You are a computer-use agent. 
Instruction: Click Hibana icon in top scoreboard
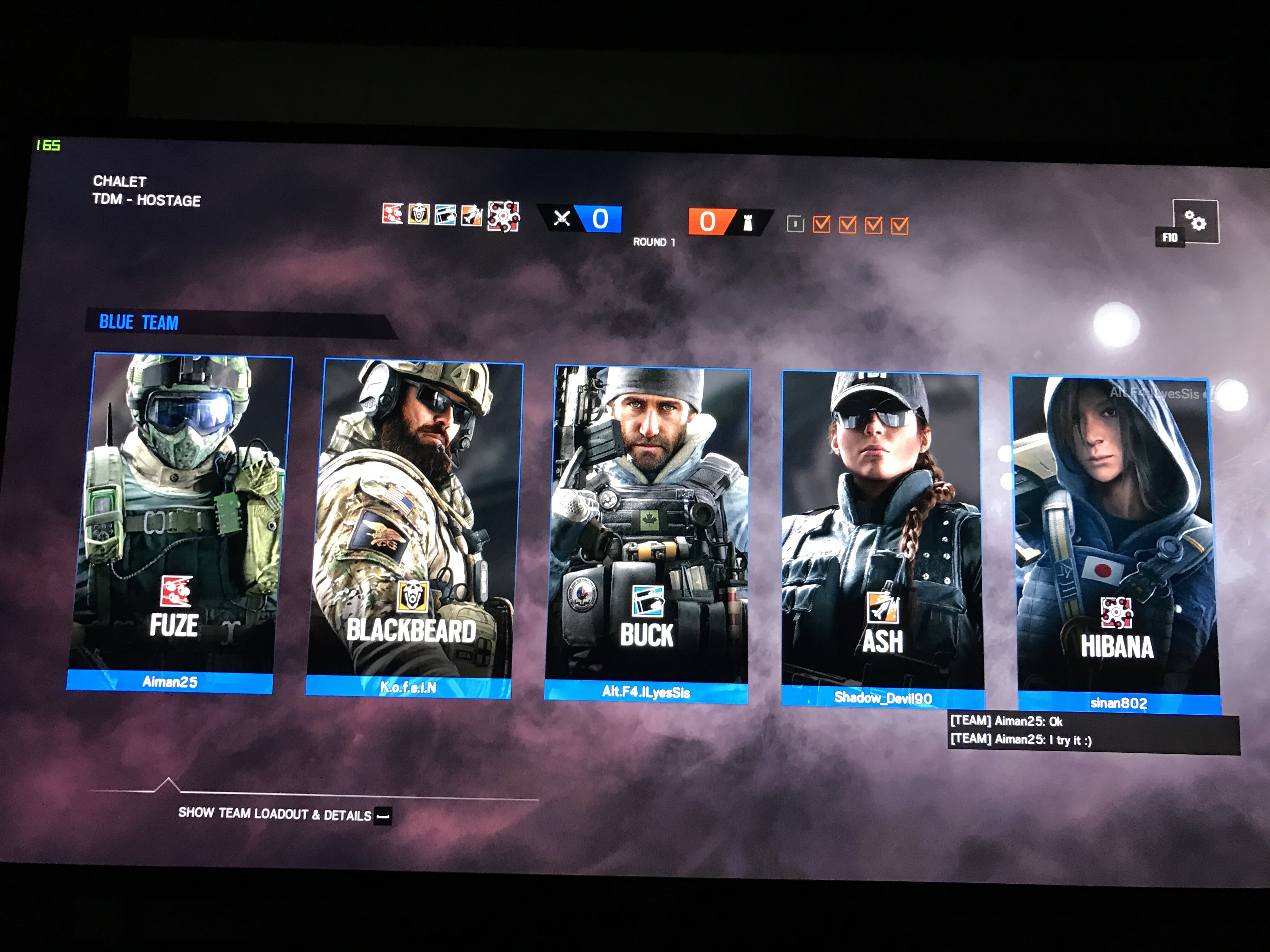503,216
